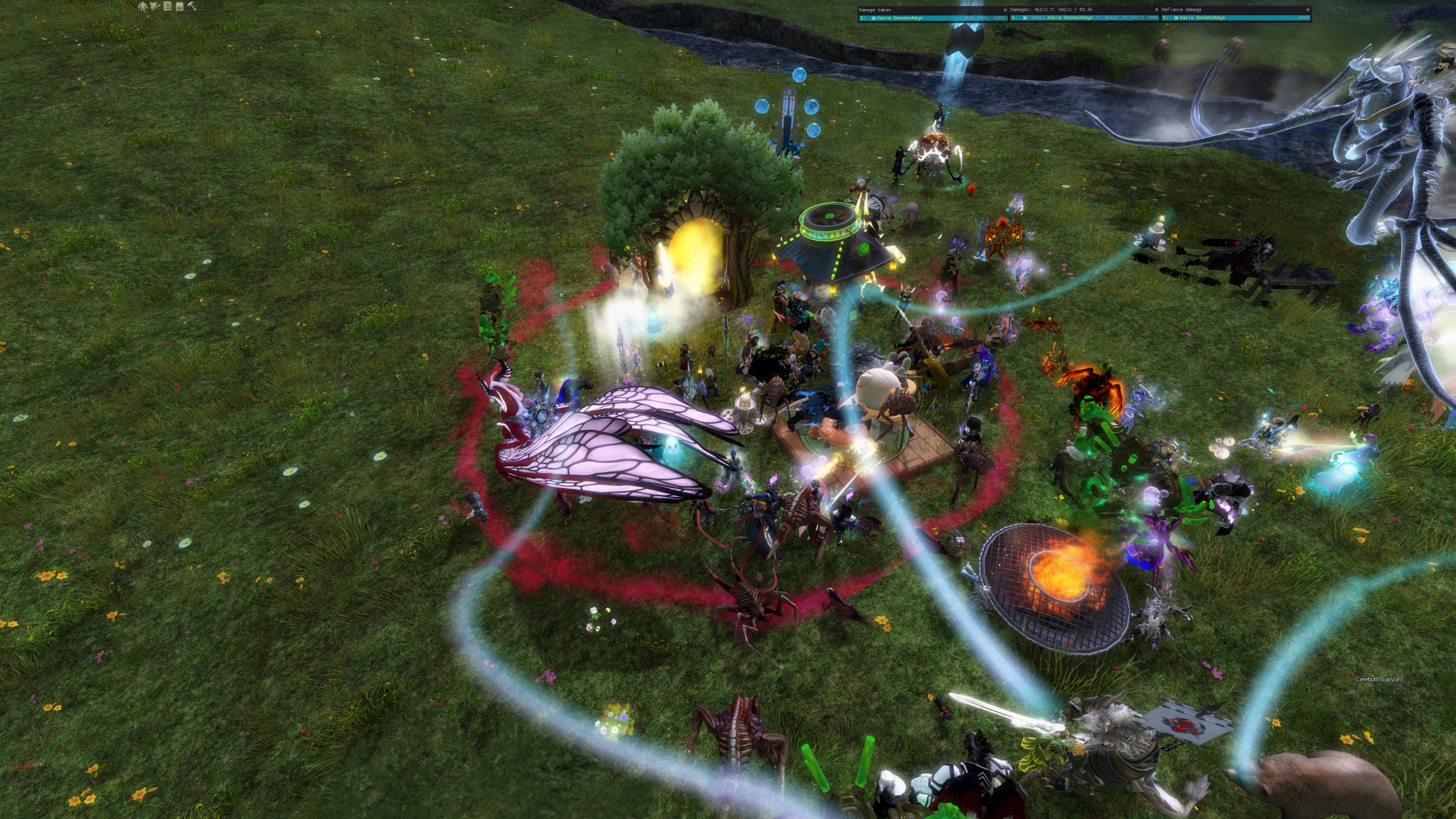Screen dimensions: 1456x819
Task: Click the notepad overlay icon
Action: tap(179, 6)
